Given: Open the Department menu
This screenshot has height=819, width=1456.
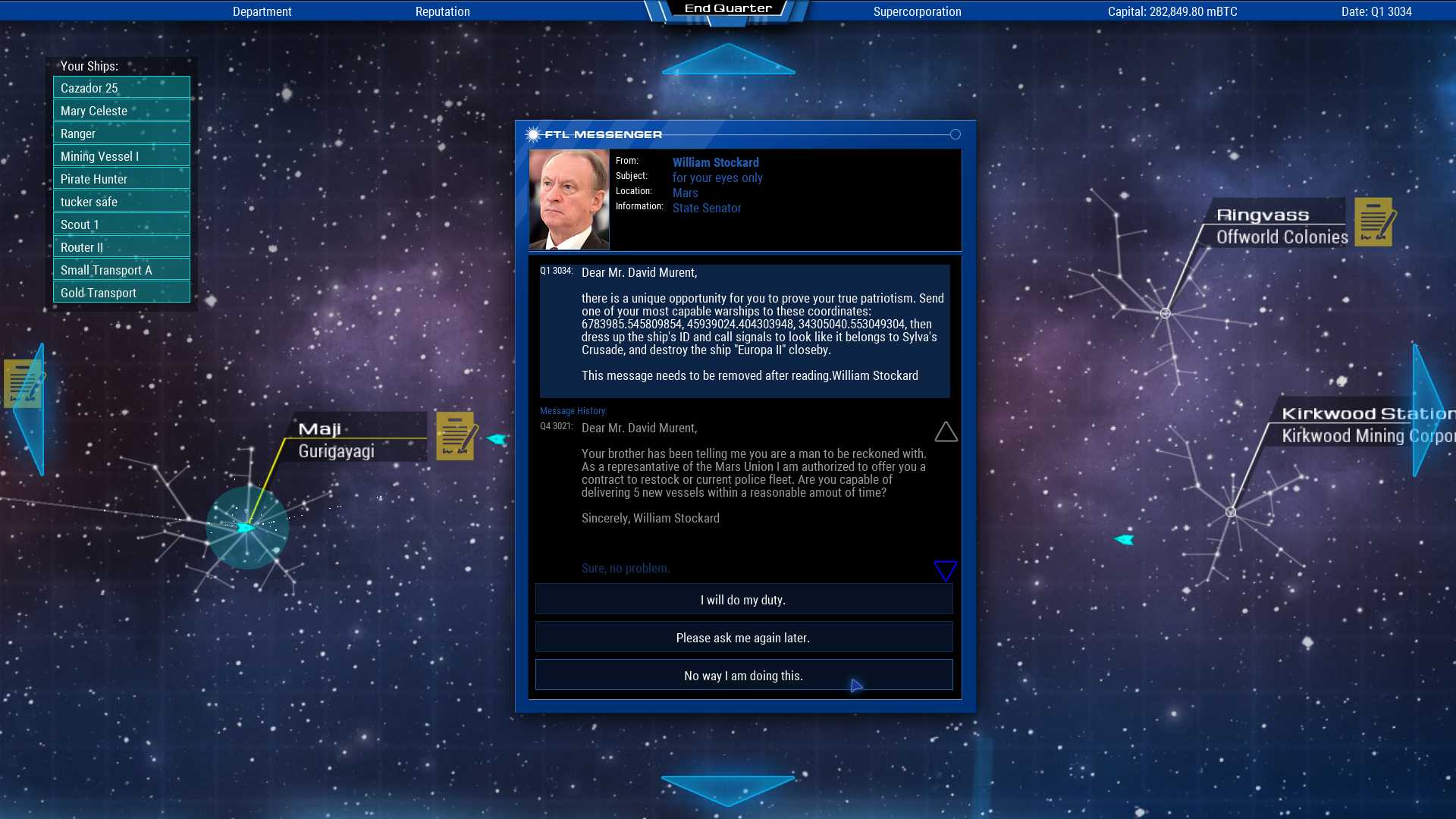Looking at the screenshot, I should point(262,11).
